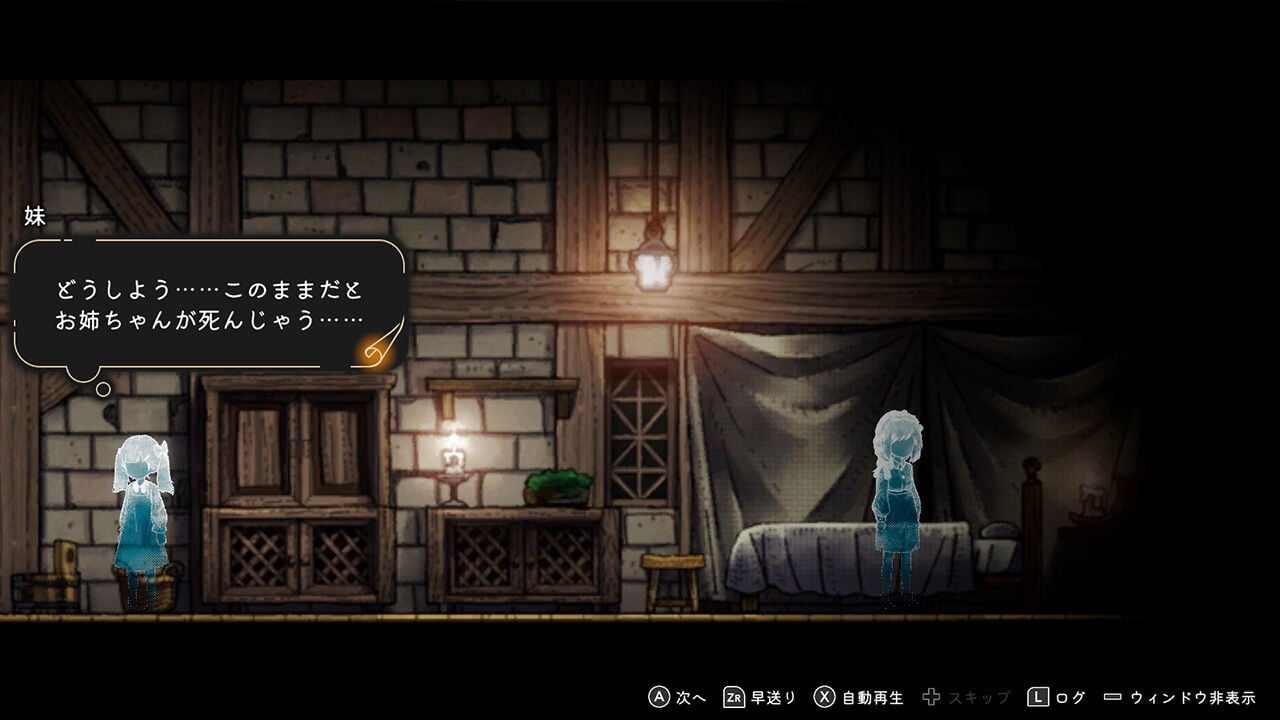Click the dialogue speech bubble text
The height and width of the screenshot is (720, 1280).
[x=210, y=305]
